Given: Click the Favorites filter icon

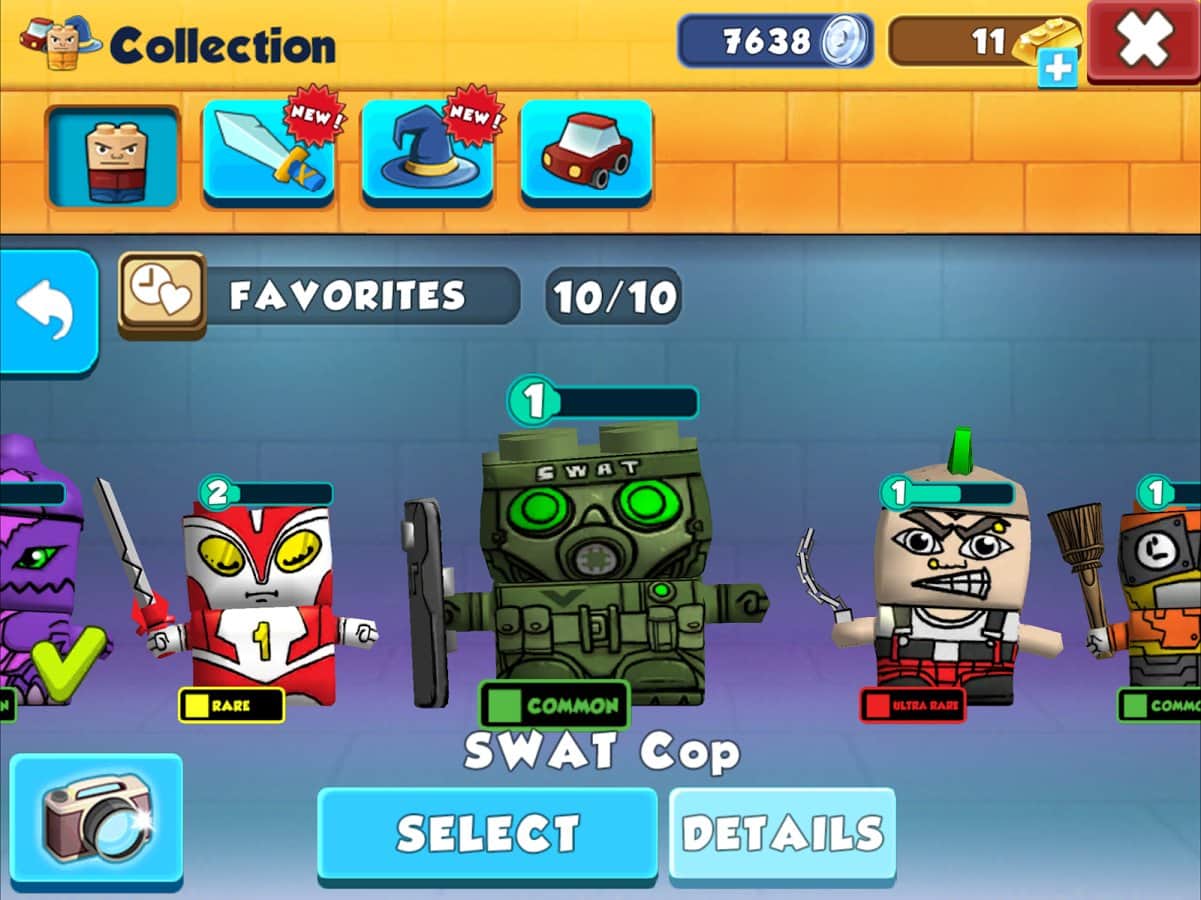Looking at the screenshot, I should tap(162, 294).
